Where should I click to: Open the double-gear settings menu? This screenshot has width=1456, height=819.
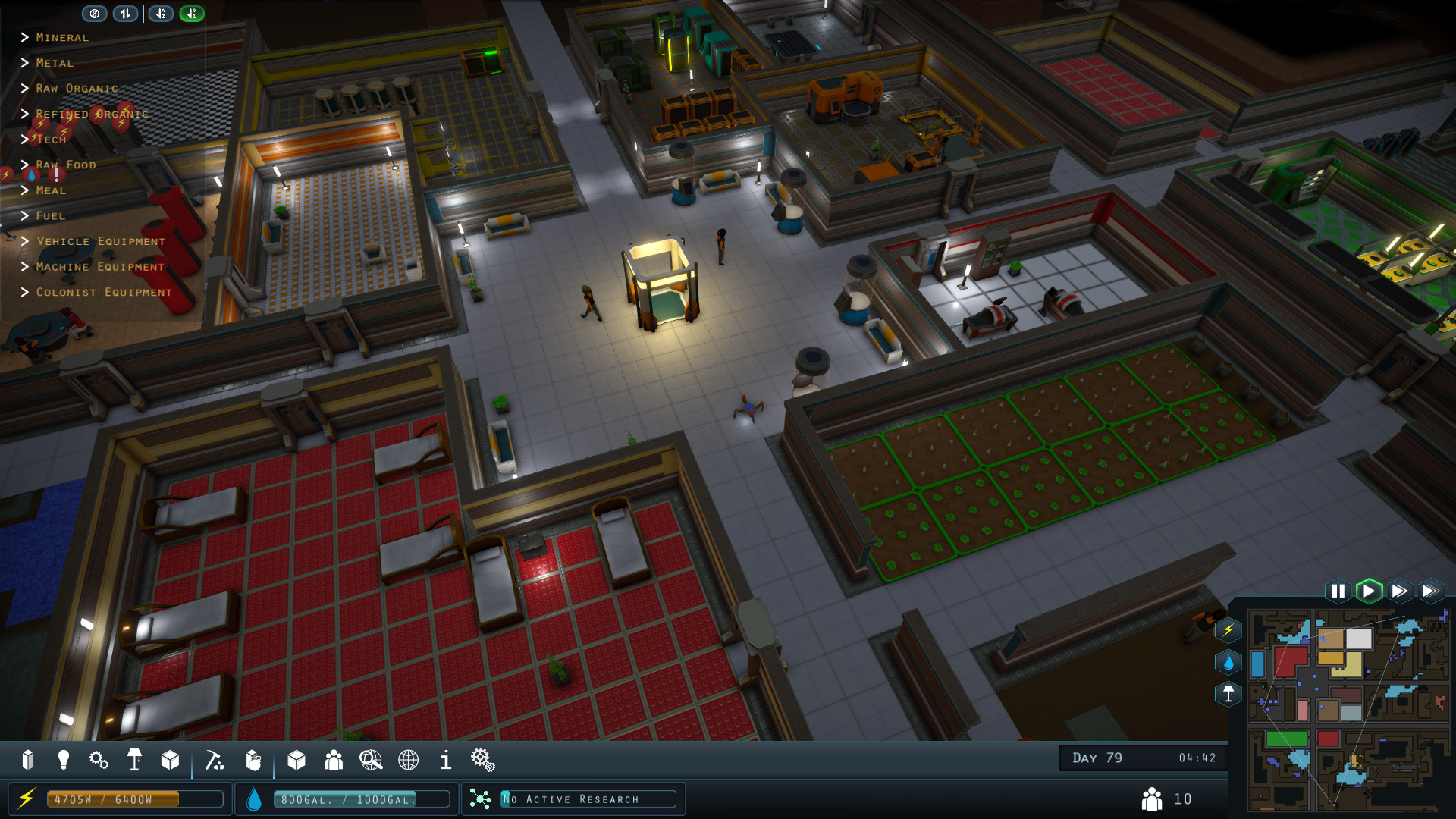click(x=482, y=760)
